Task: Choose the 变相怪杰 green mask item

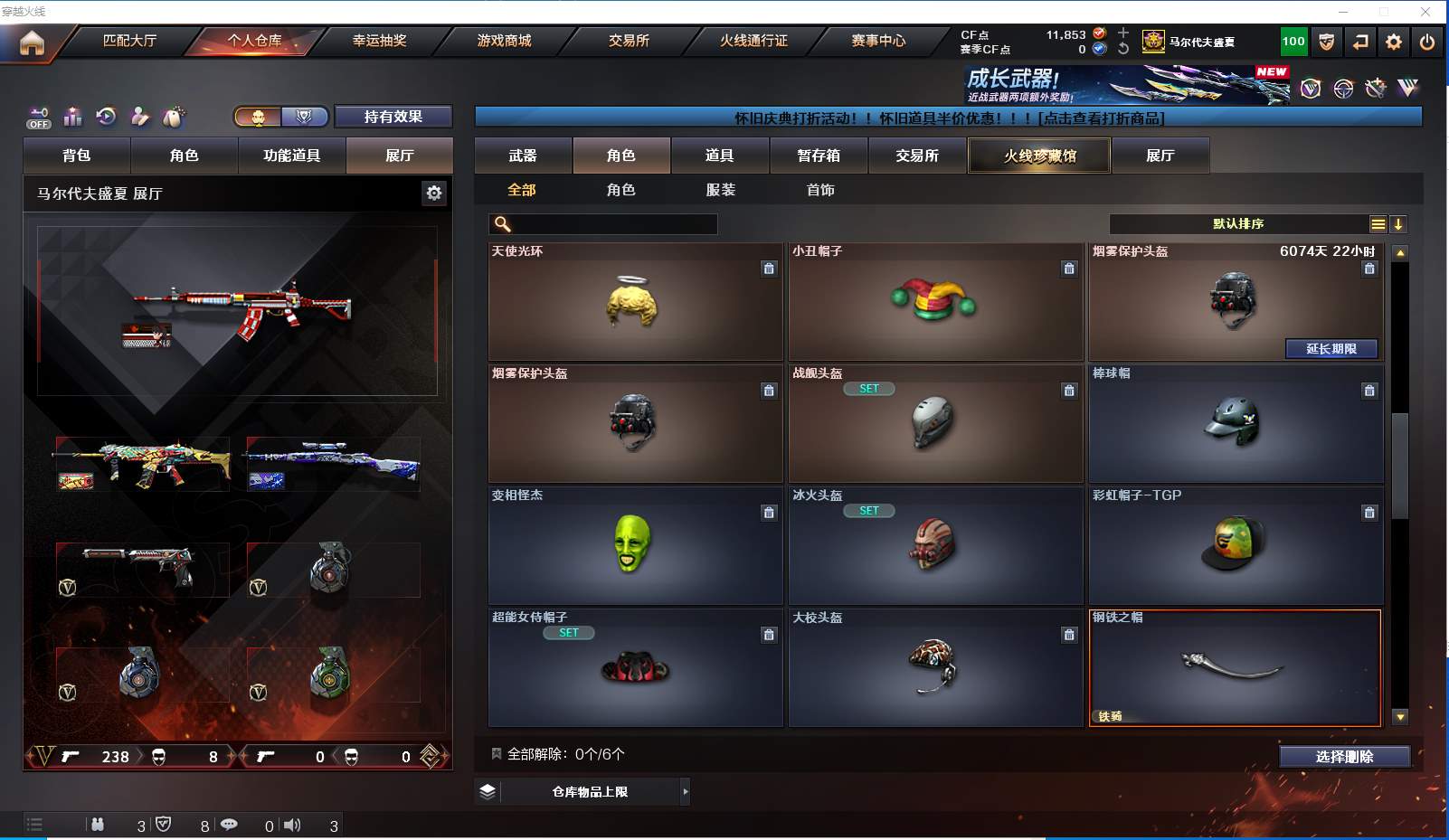Action: pyautogui.click(x=635, y=546)
